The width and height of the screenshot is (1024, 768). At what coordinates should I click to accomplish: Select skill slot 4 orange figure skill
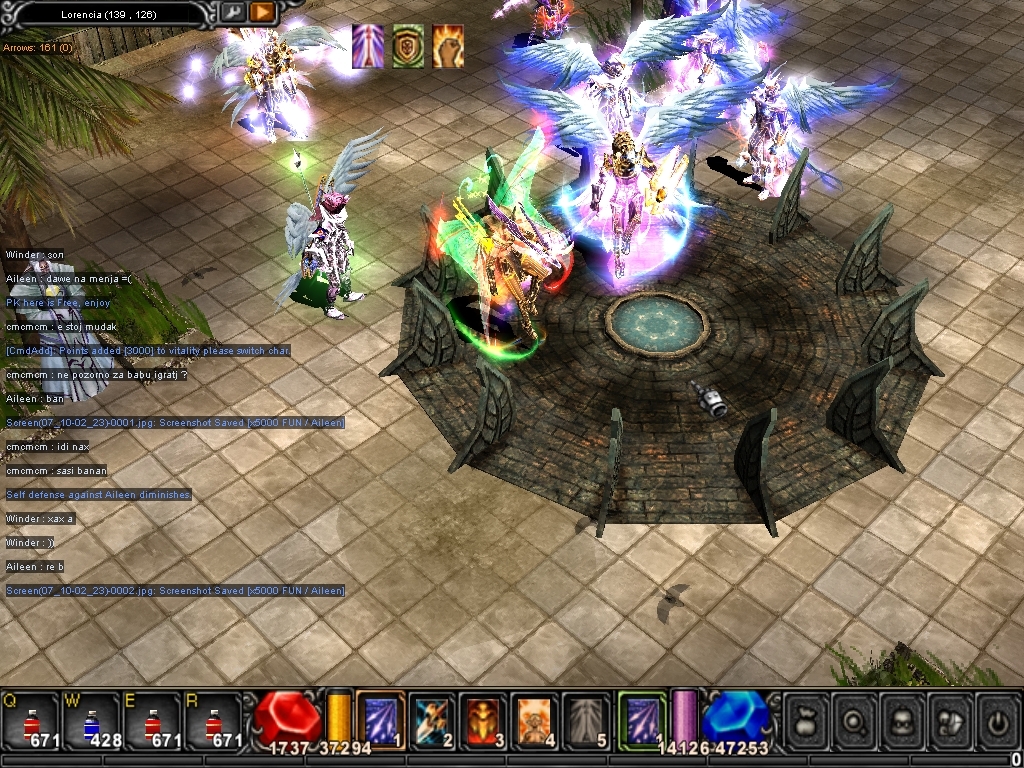tap(535, 719)
